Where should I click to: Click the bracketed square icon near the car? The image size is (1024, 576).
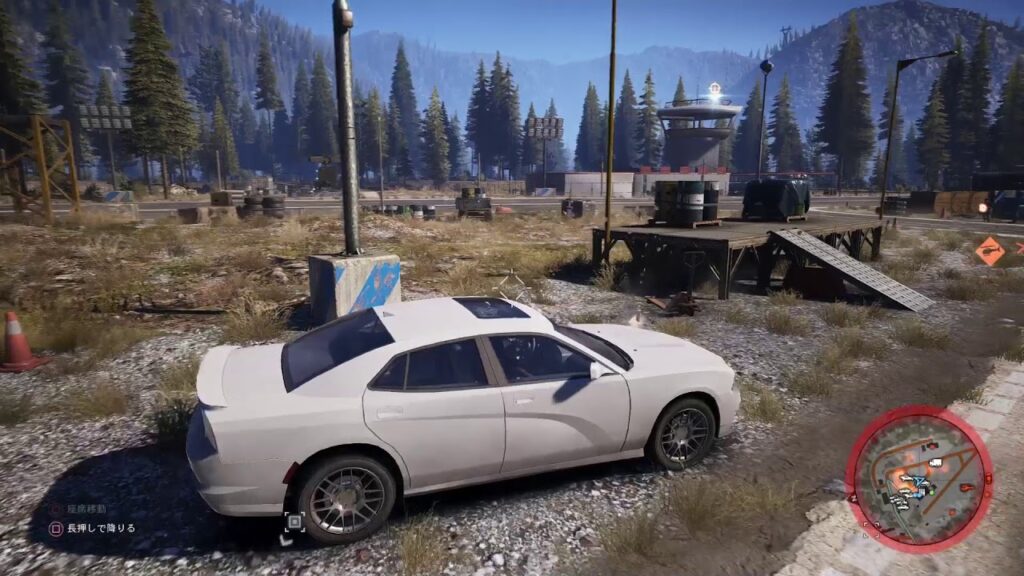click(294, 521)
